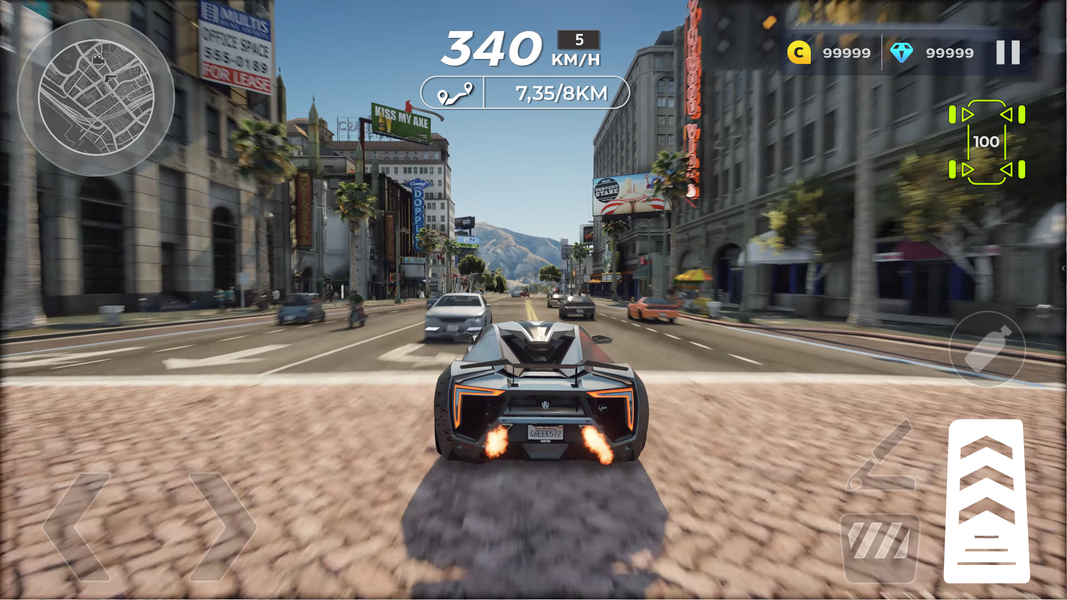1067x600 pixels.
Task: Activate the nitro bottle boost
Action: (987, 349)
